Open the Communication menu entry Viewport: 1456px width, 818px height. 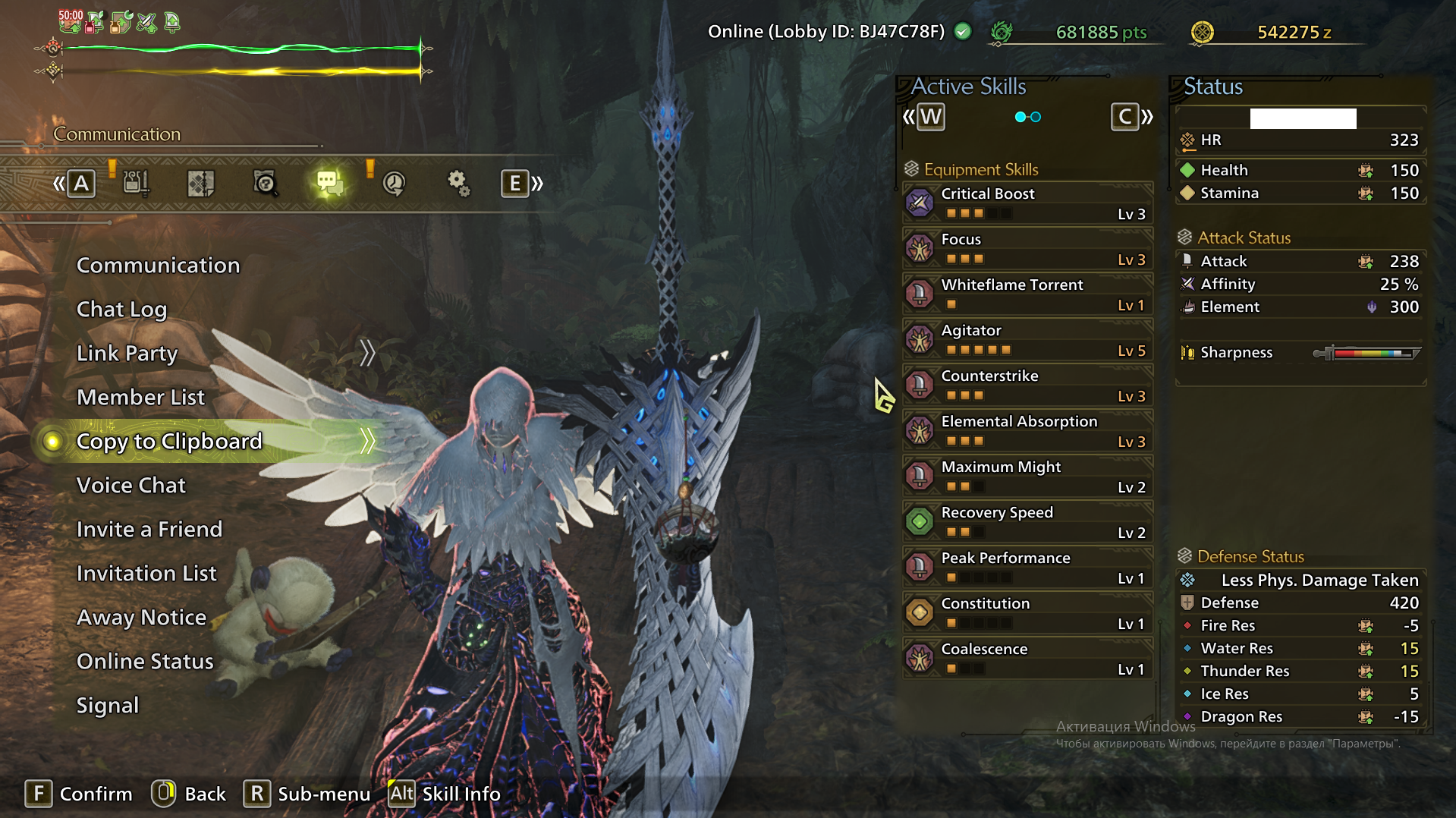158,266
